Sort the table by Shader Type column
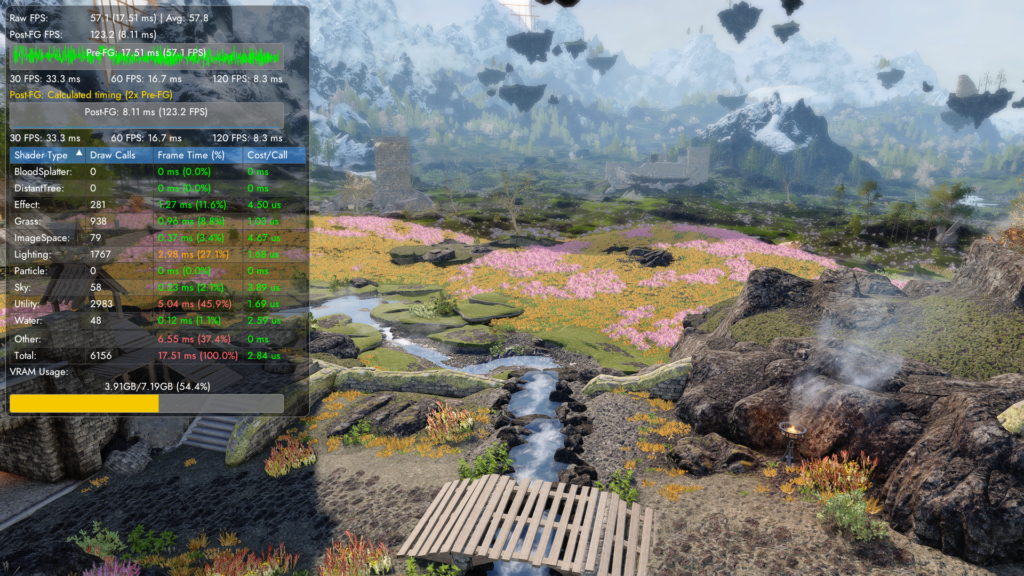 (x=41, y=155)
